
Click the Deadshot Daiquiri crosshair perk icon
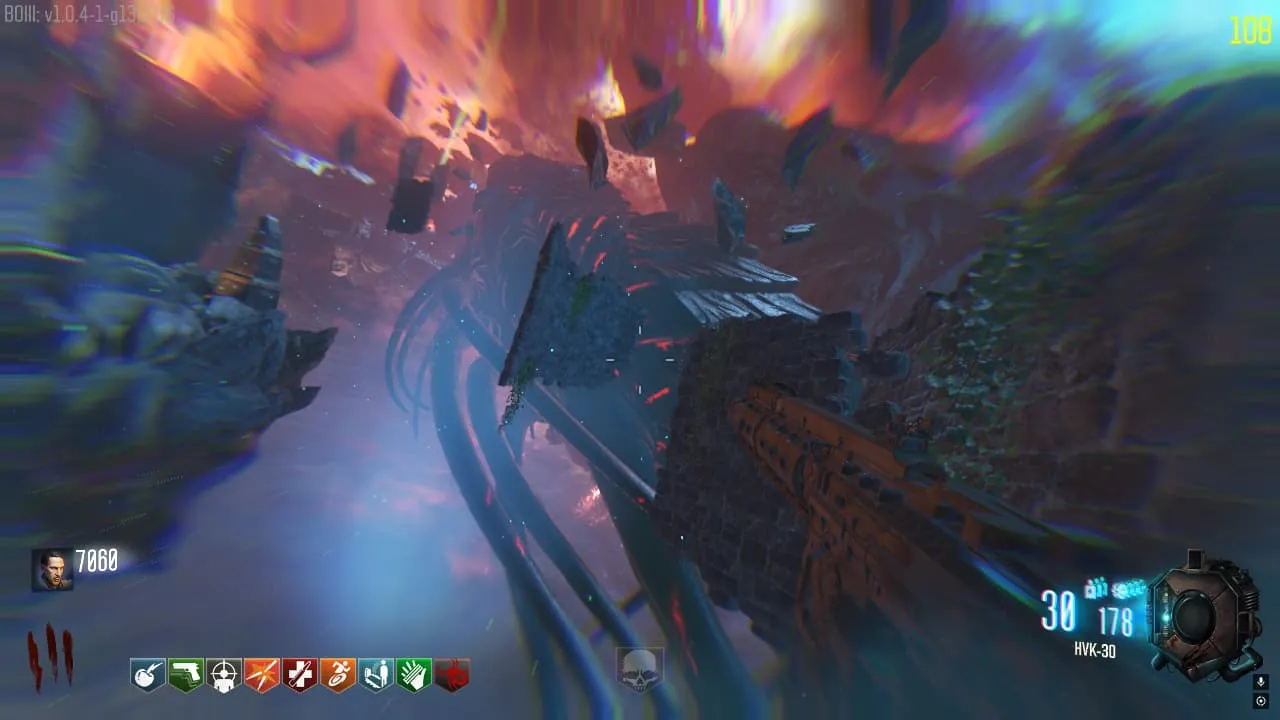(224, 674)
